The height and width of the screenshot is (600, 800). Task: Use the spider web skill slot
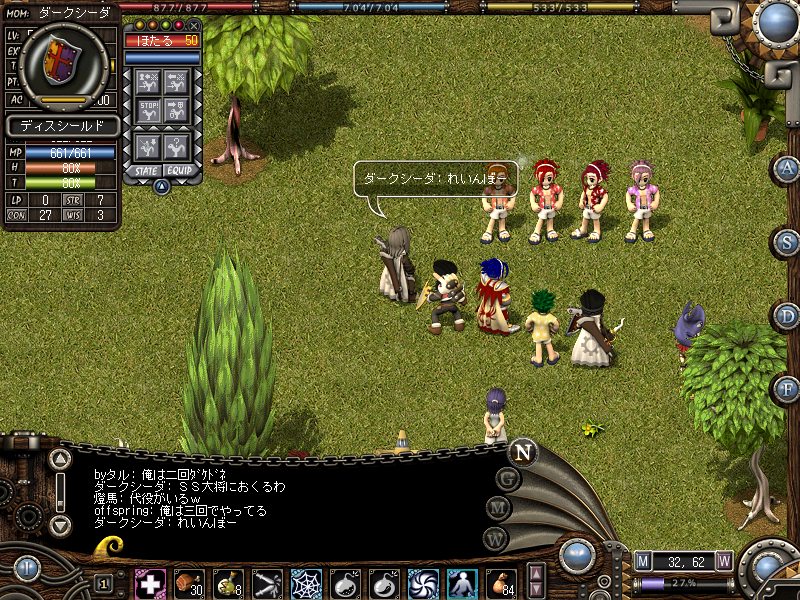305,582
